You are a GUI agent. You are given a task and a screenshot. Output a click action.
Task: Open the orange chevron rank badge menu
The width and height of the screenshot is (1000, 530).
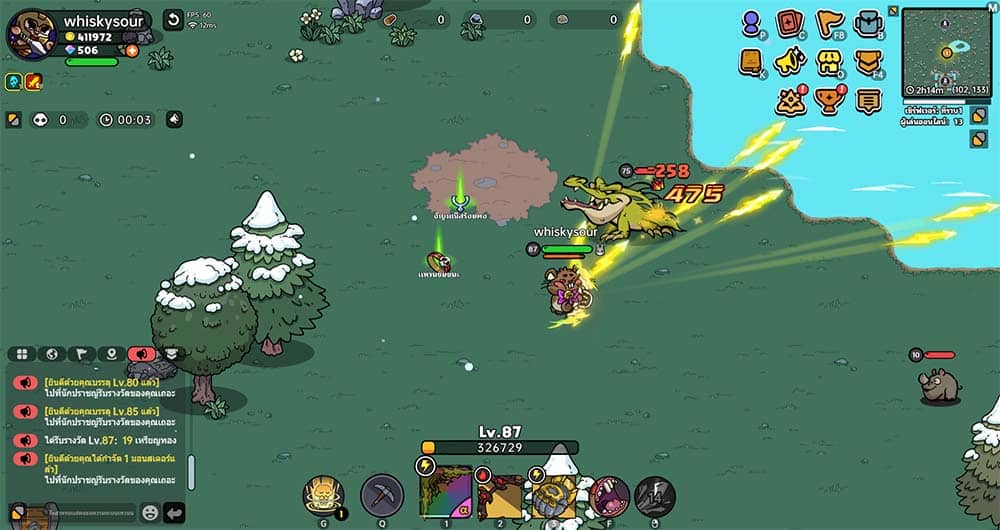click(x=868, y=62)
